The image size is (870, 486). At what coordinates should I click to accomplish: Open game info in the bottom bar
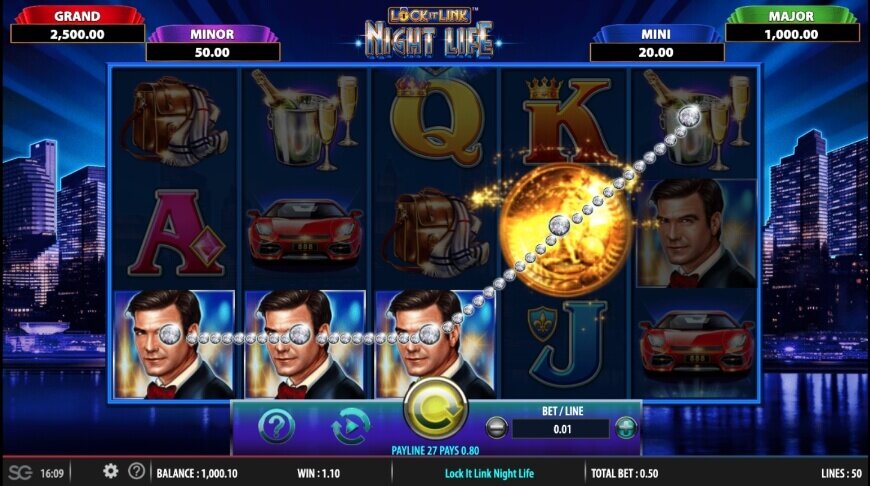tap(137, 471)
